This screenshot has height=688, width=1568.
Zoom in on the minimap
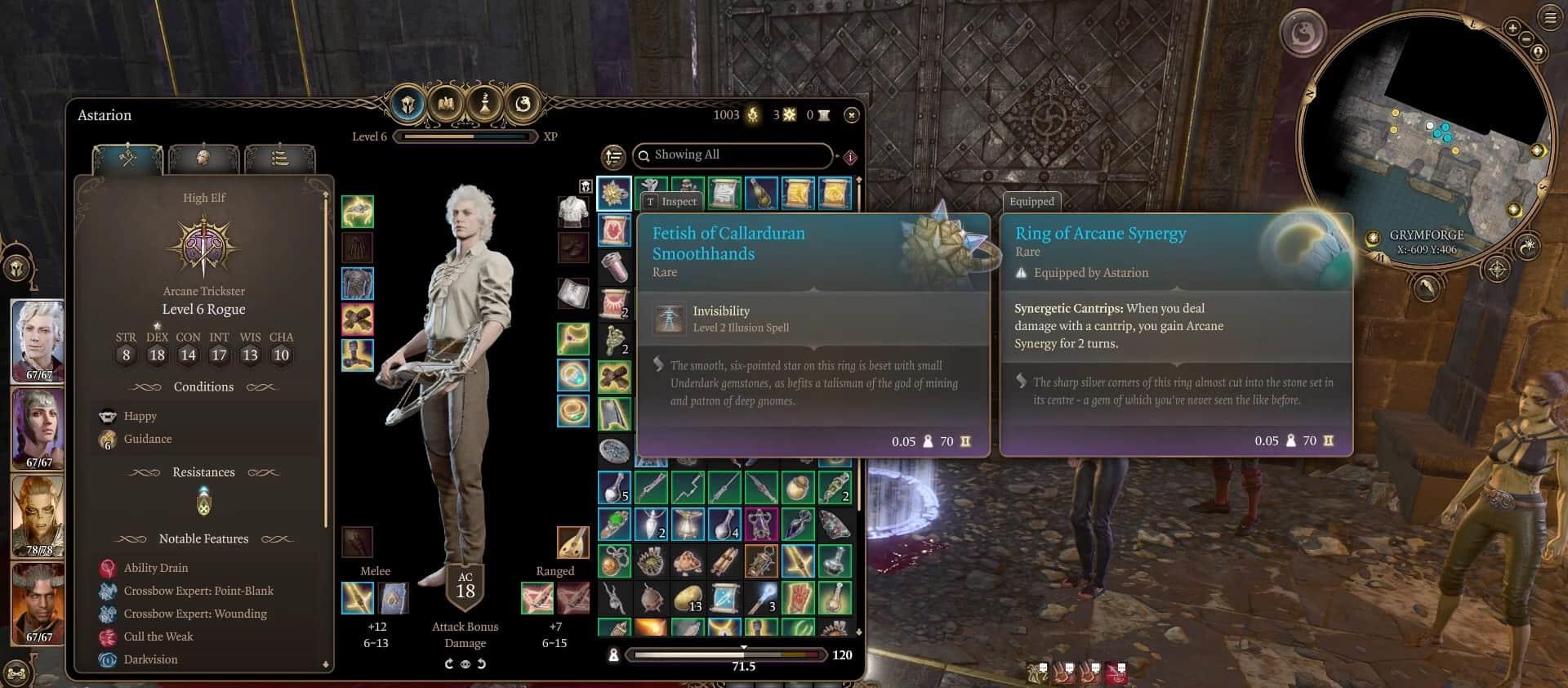click(x=1512, y=28)
